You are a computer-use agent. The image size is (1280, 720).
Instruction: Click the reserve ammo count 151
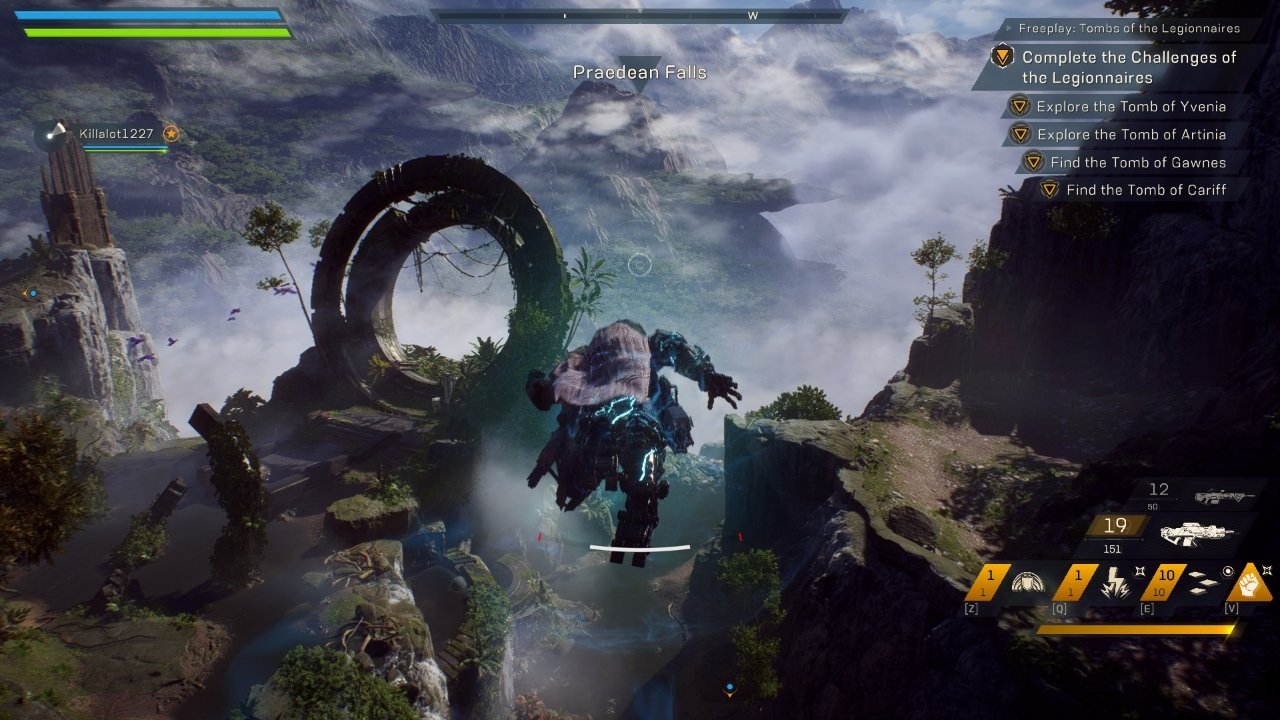(x=1114, y=547)
